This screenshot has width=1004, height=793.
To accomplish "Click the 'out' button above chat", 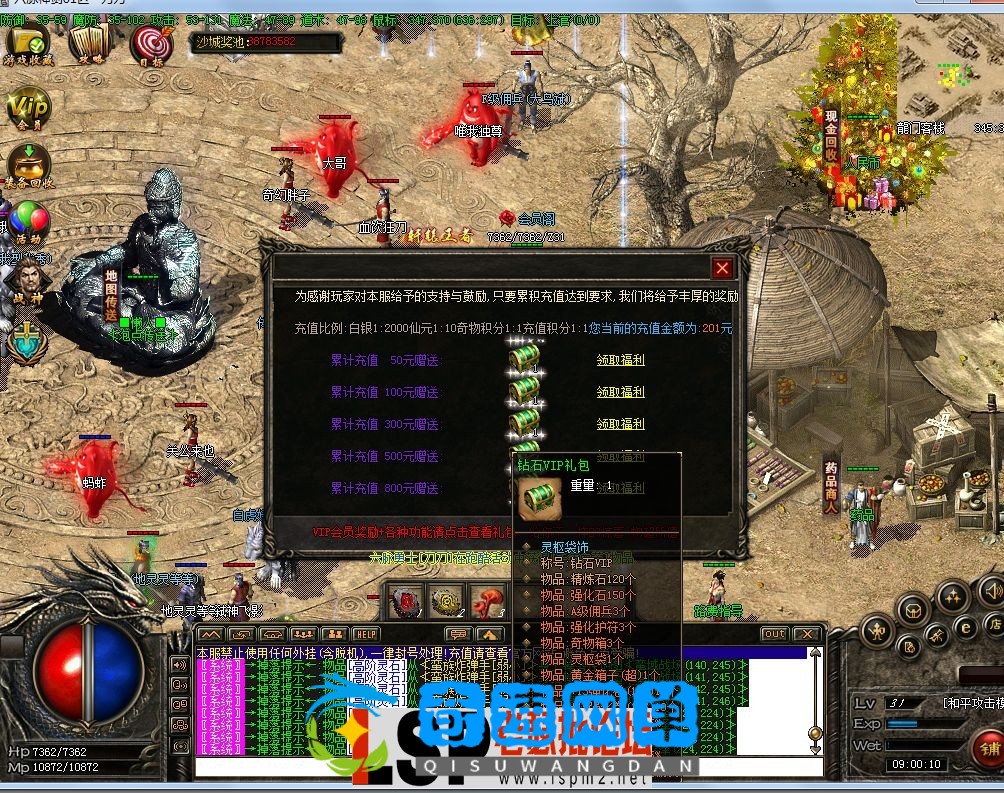I will click(773, 634).
